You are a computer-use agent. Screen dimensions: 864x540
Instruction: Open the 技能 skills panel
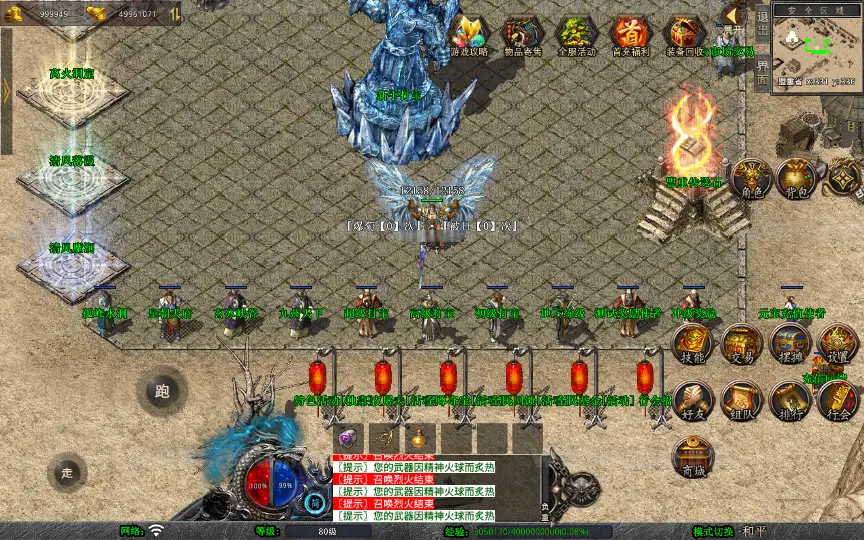[x=692, y=345]
